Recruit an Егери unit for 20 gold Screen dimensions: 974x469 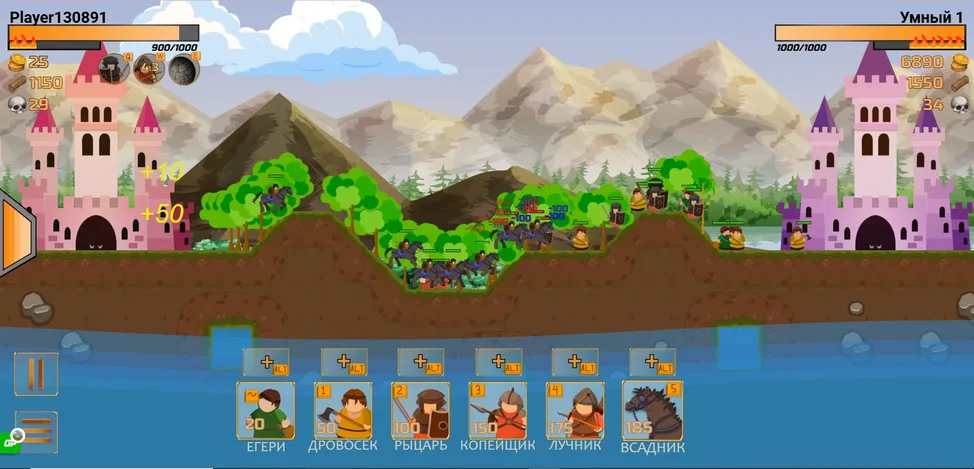click(x=265, y=410)
